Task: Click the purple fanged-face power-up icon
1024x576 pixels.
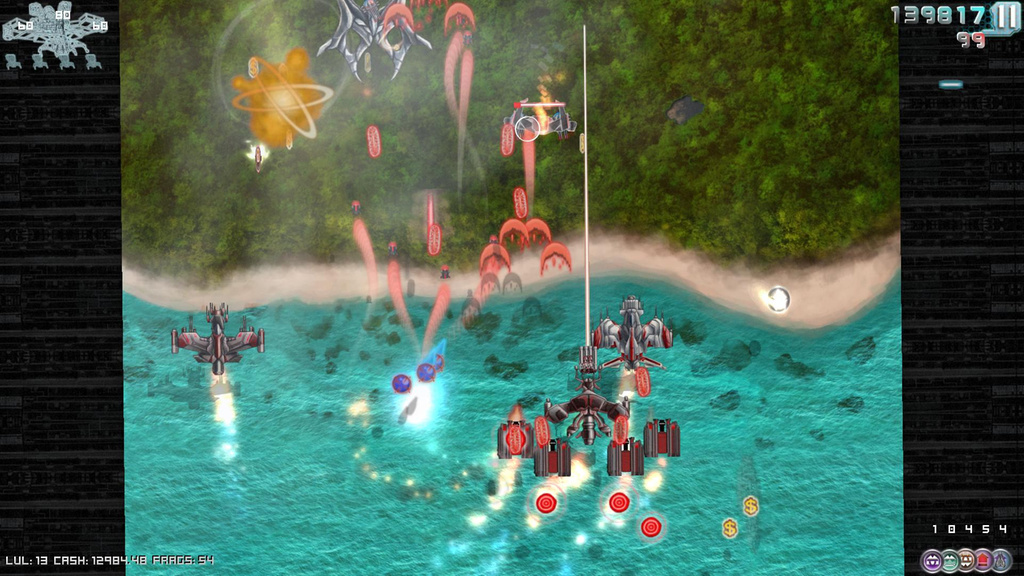Action: pyautogui.click(x=931, y=560)
